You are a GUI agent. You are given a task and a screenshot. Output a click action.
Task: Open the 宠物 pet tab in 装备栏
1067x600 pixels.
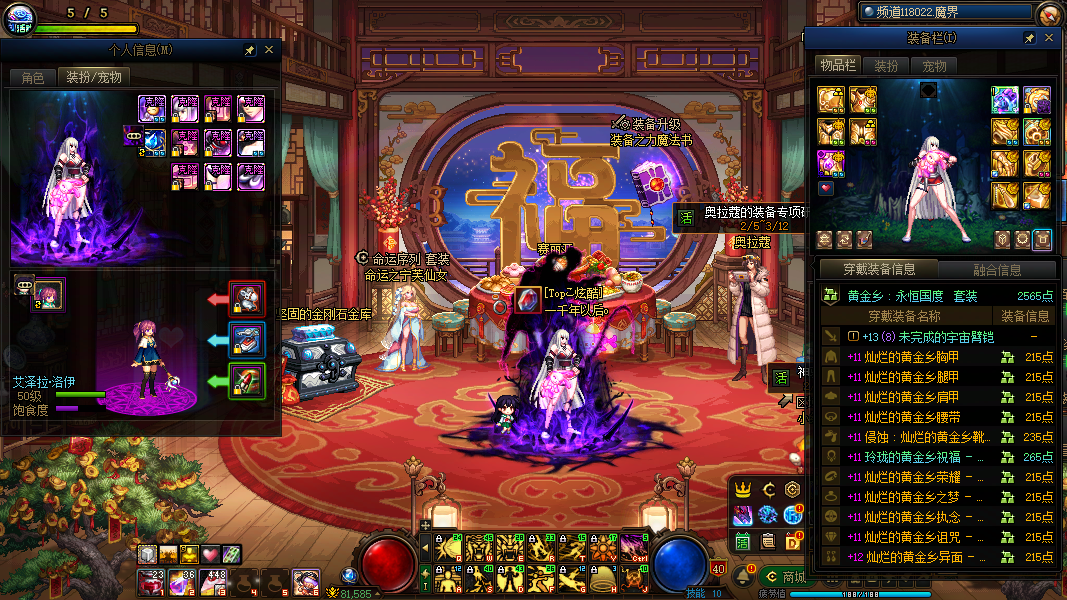click(934, 65)
